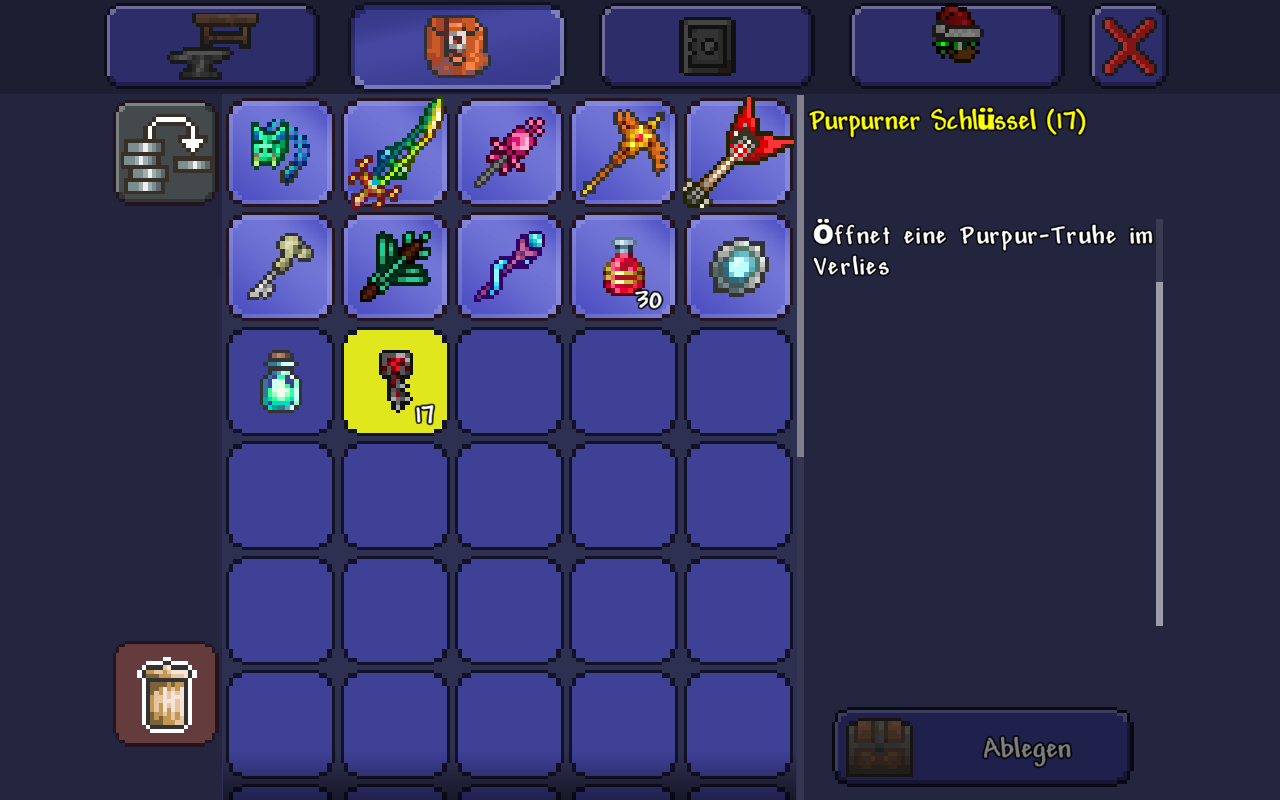Select the bone key item
This screenshot has height=800, width=1280.
tap(280, 266)
